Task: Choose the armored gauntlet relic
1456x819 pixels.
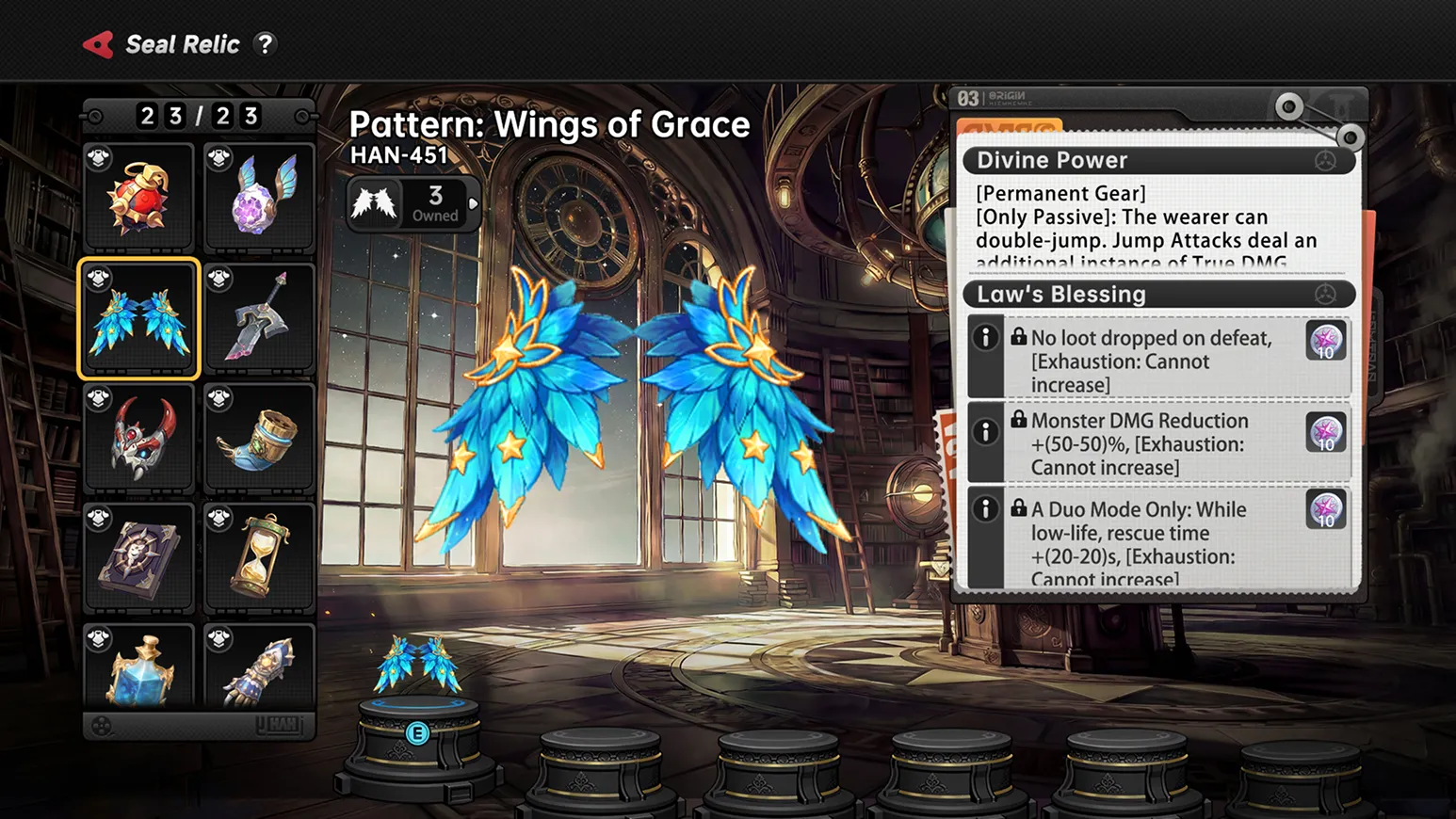Action: [x=259, y=666]
